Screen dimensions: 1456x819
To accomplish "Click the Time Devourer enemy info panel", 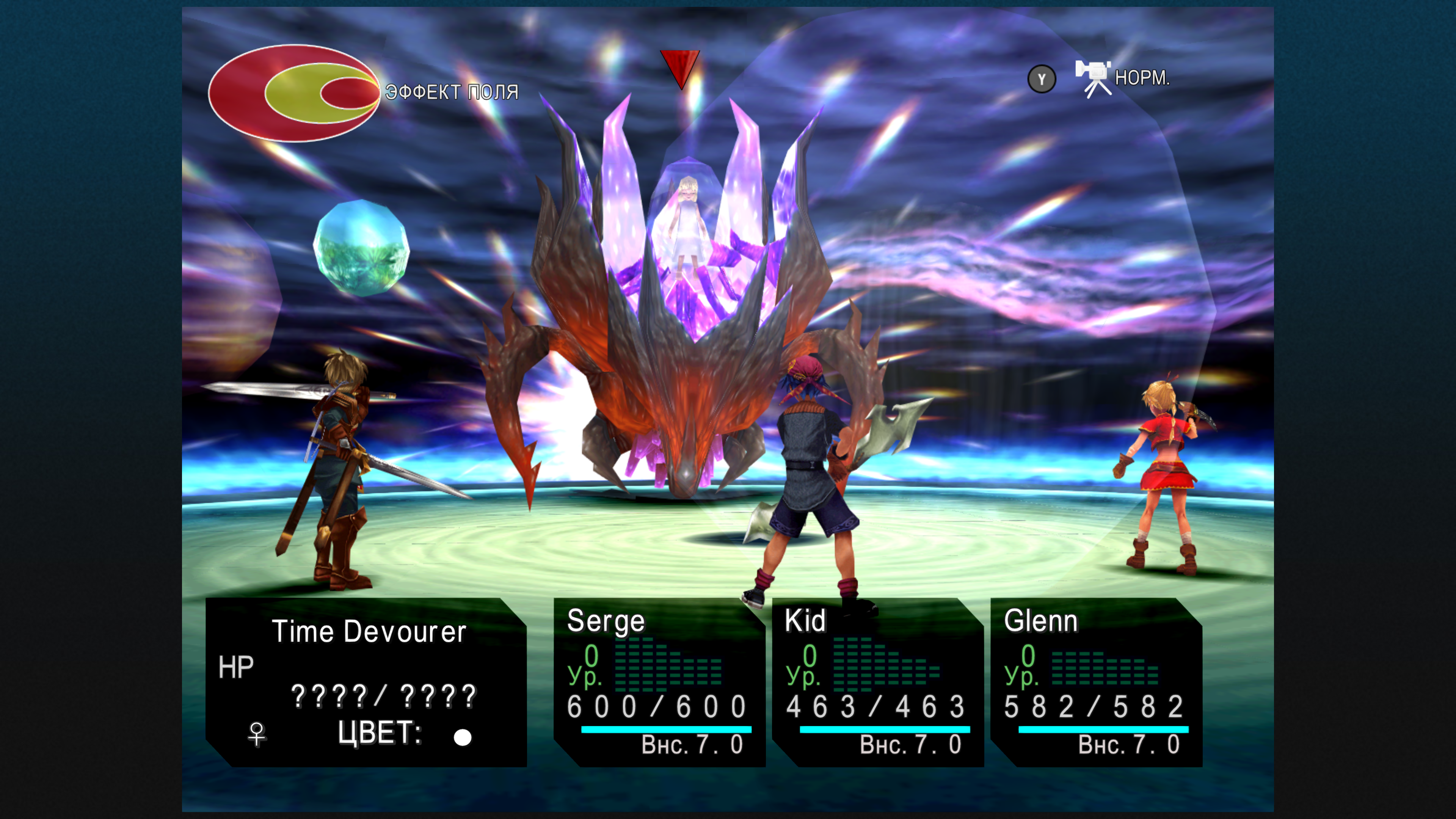I will point(366,682).
